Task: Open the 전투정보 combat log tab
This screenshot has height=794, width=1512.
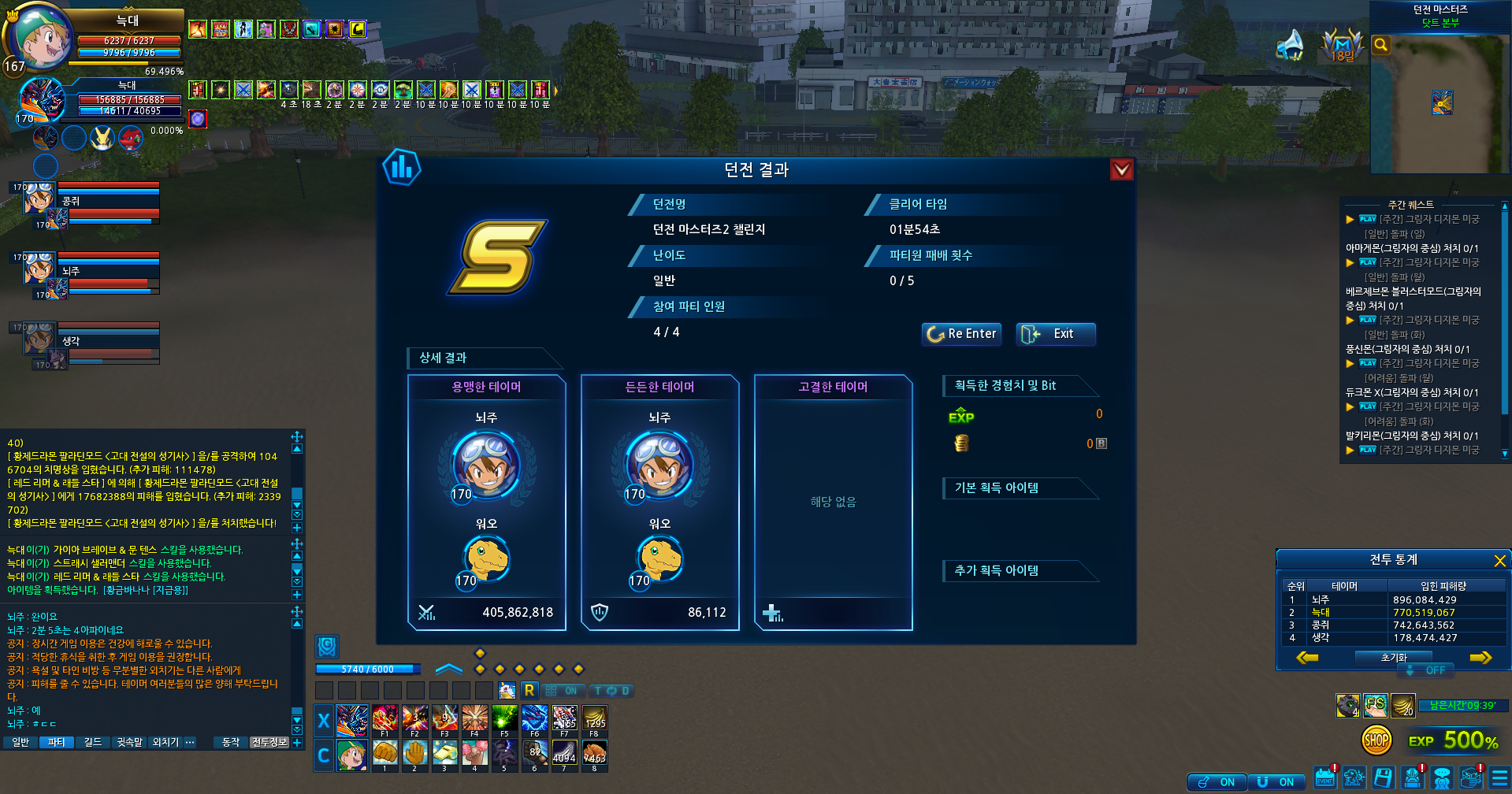Action: click(269, 742)
